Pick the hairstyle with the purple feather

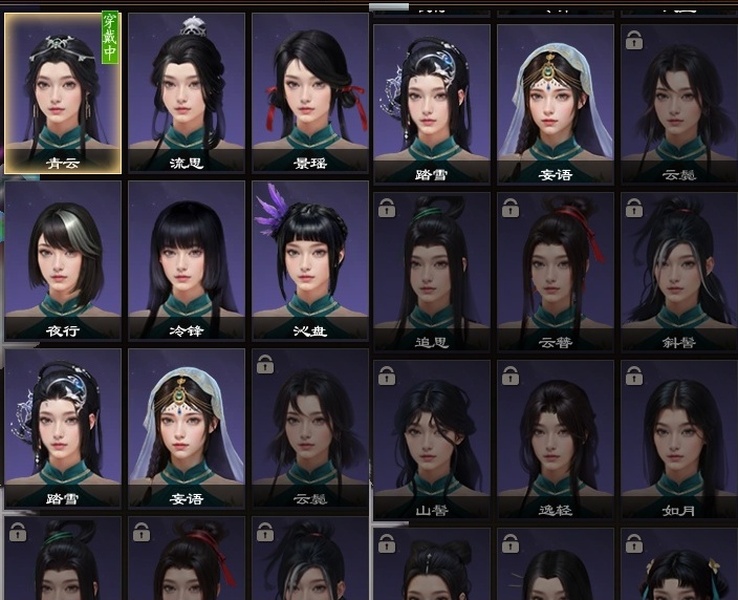click(x=310, y=258)
